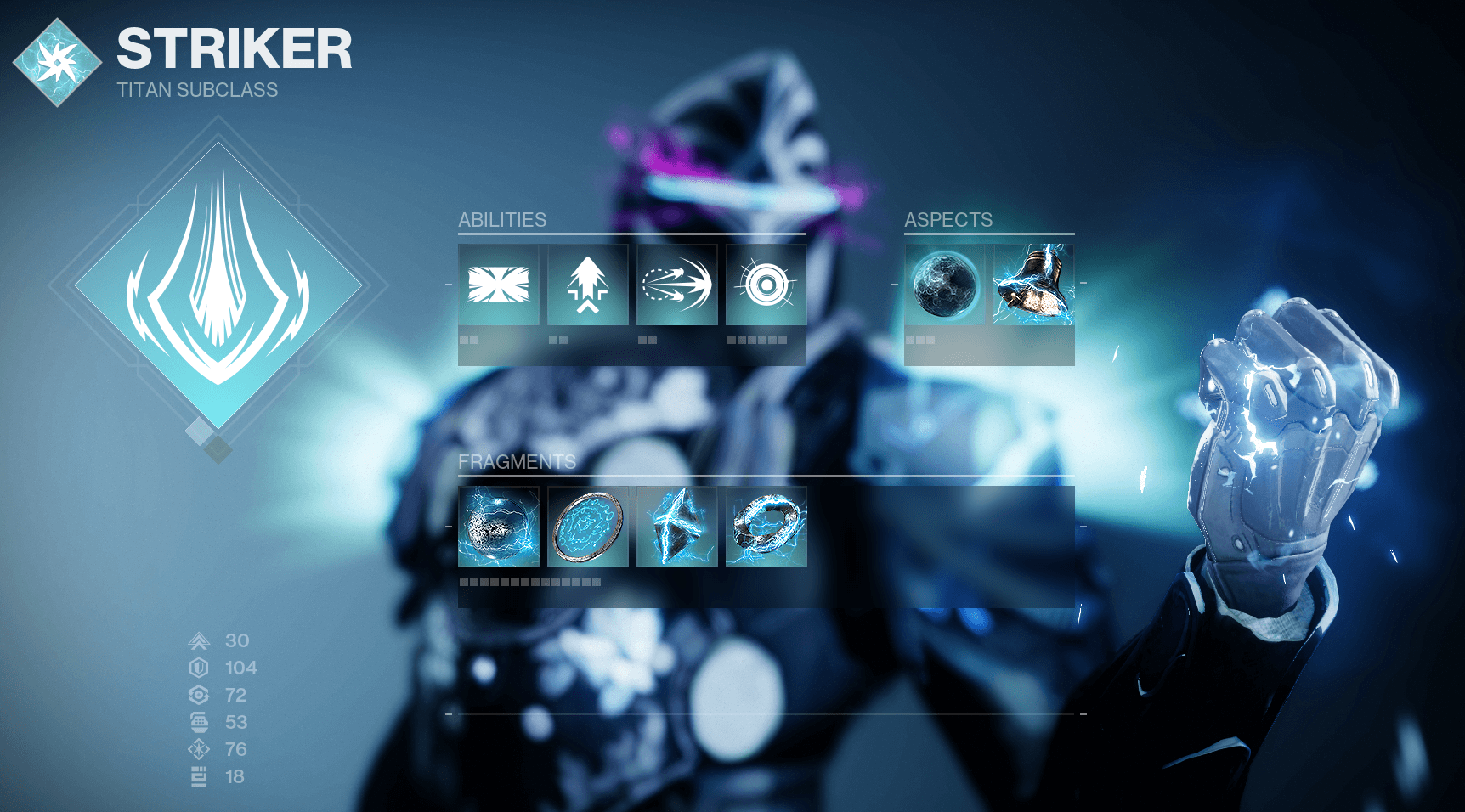Select the Striker subclass icon
The height and width of the screenshot is (812, 1465).
click(56, 59)
